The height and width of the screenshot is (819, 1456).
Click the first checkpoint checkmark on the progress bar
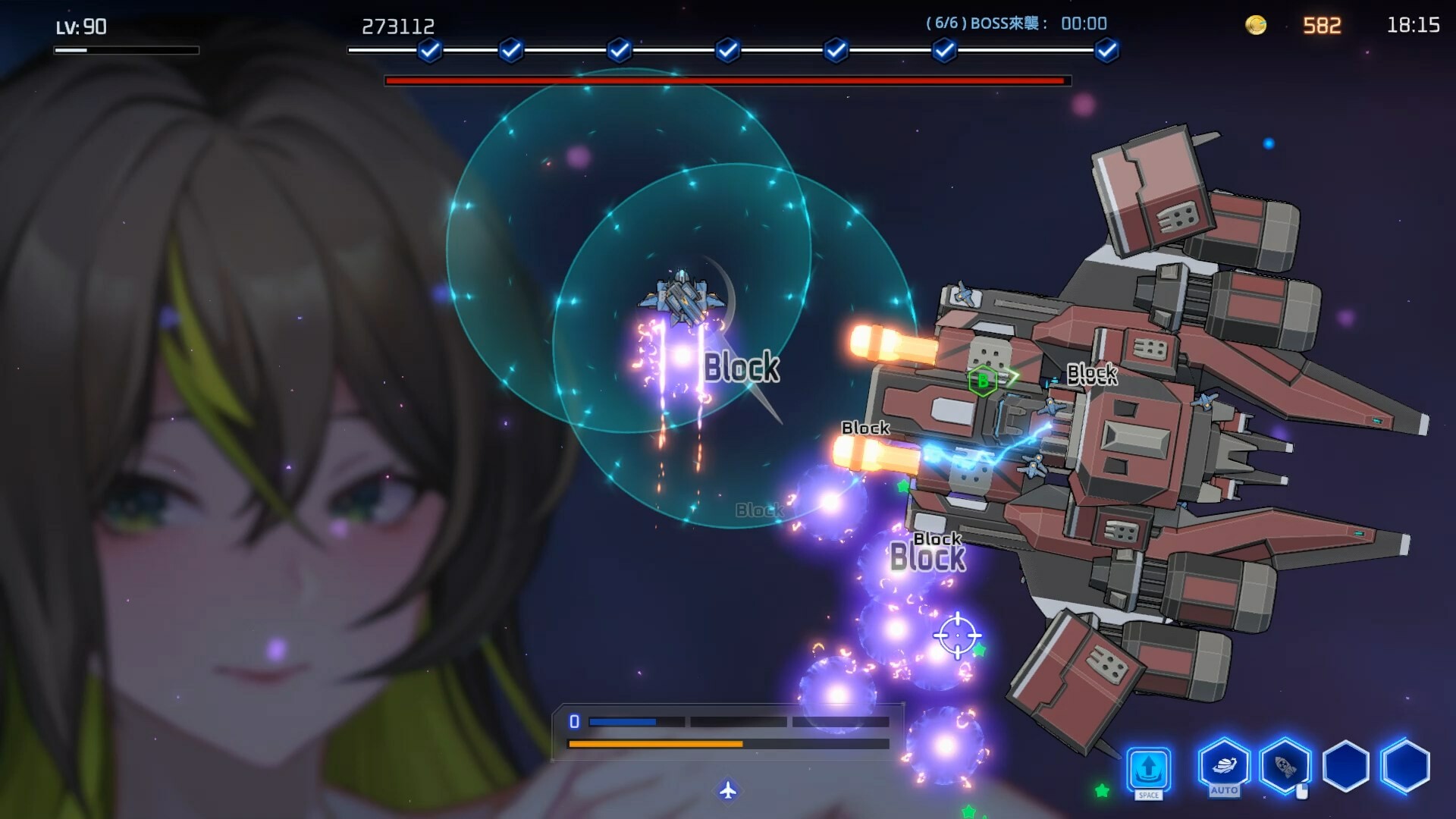tap(430, 50)
